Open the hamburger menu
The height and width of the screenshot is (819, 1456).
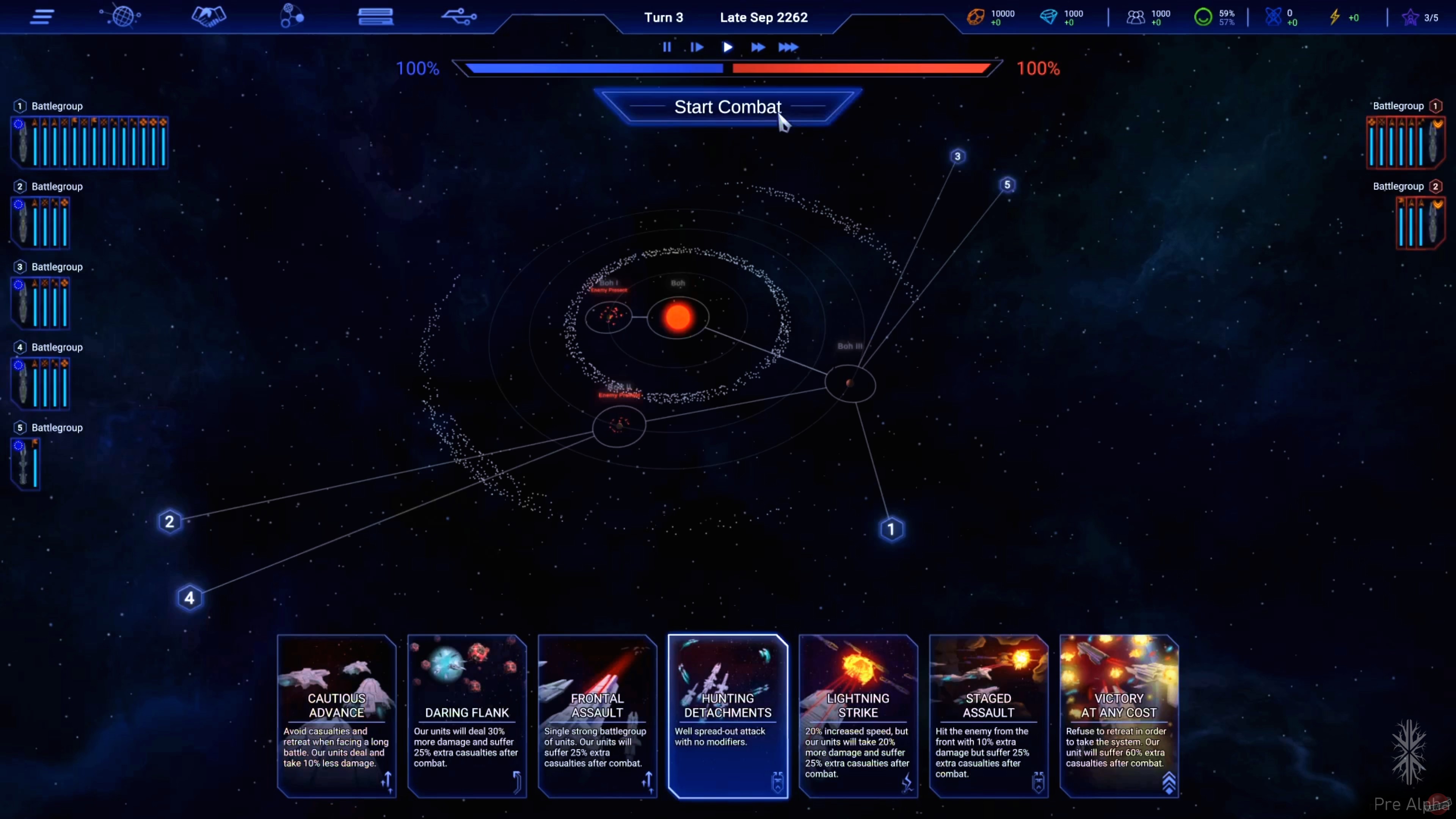(x=41, y=17)
